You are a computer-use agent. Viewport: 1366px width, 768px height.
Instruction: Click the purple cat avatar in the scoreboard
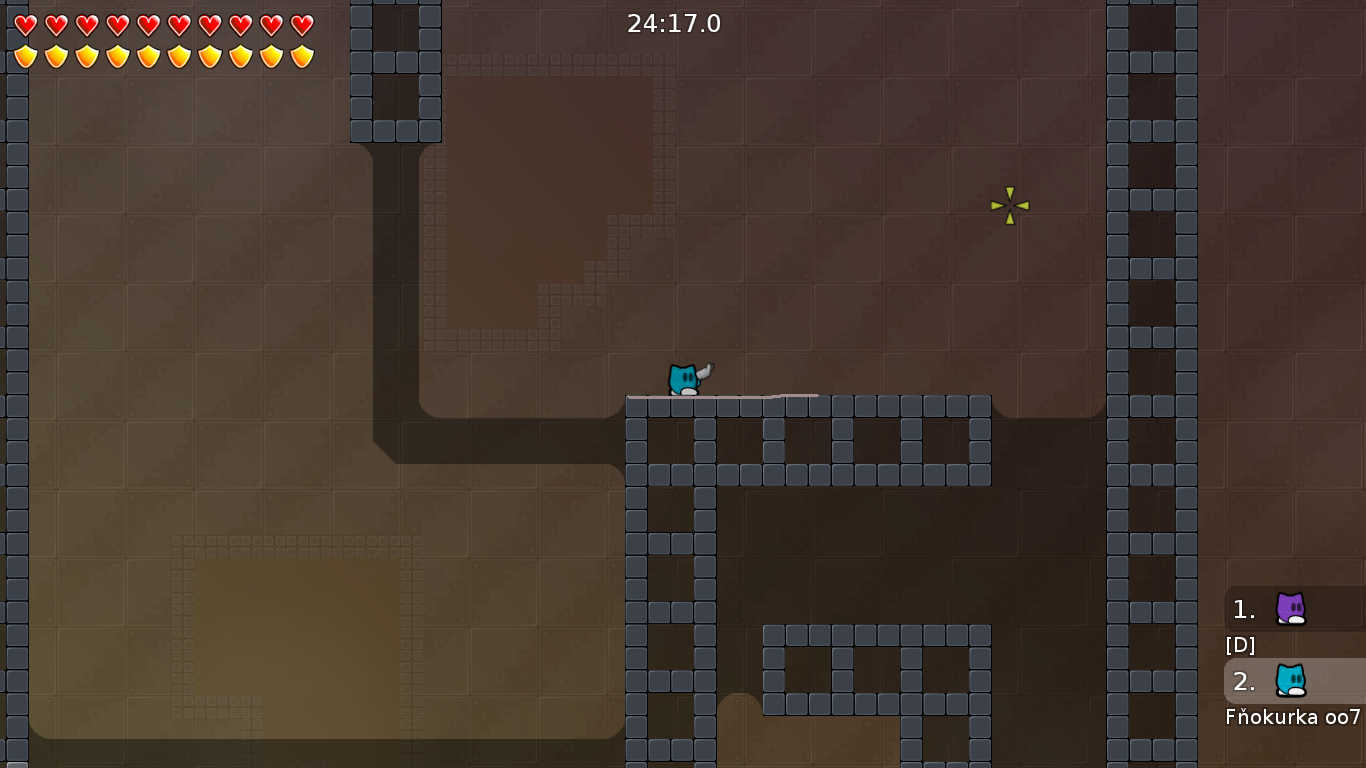pyautogui.click(x=1293, y=609)
